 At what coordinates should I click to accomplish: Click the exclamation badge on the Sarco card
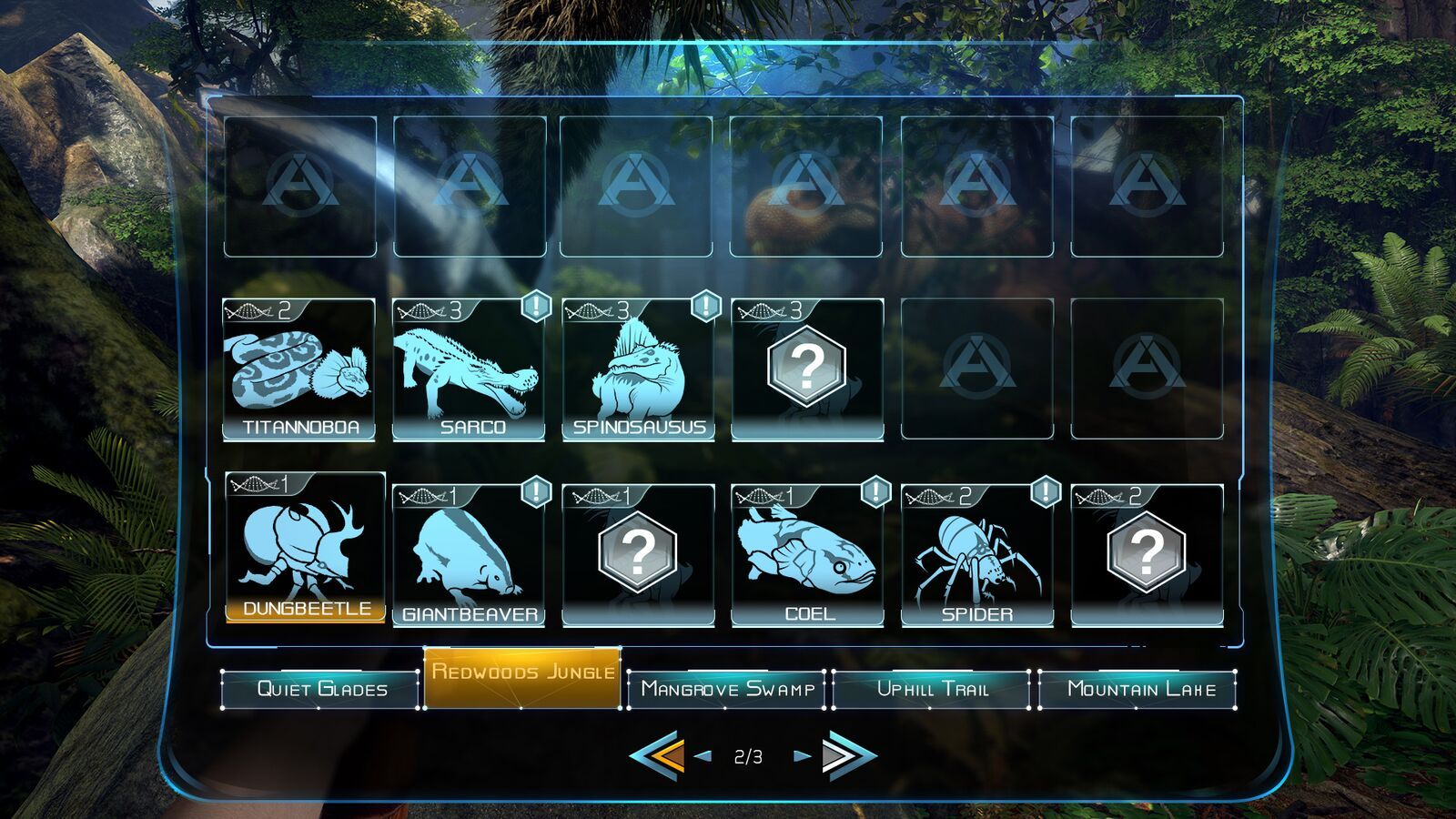tap(533, 308)
